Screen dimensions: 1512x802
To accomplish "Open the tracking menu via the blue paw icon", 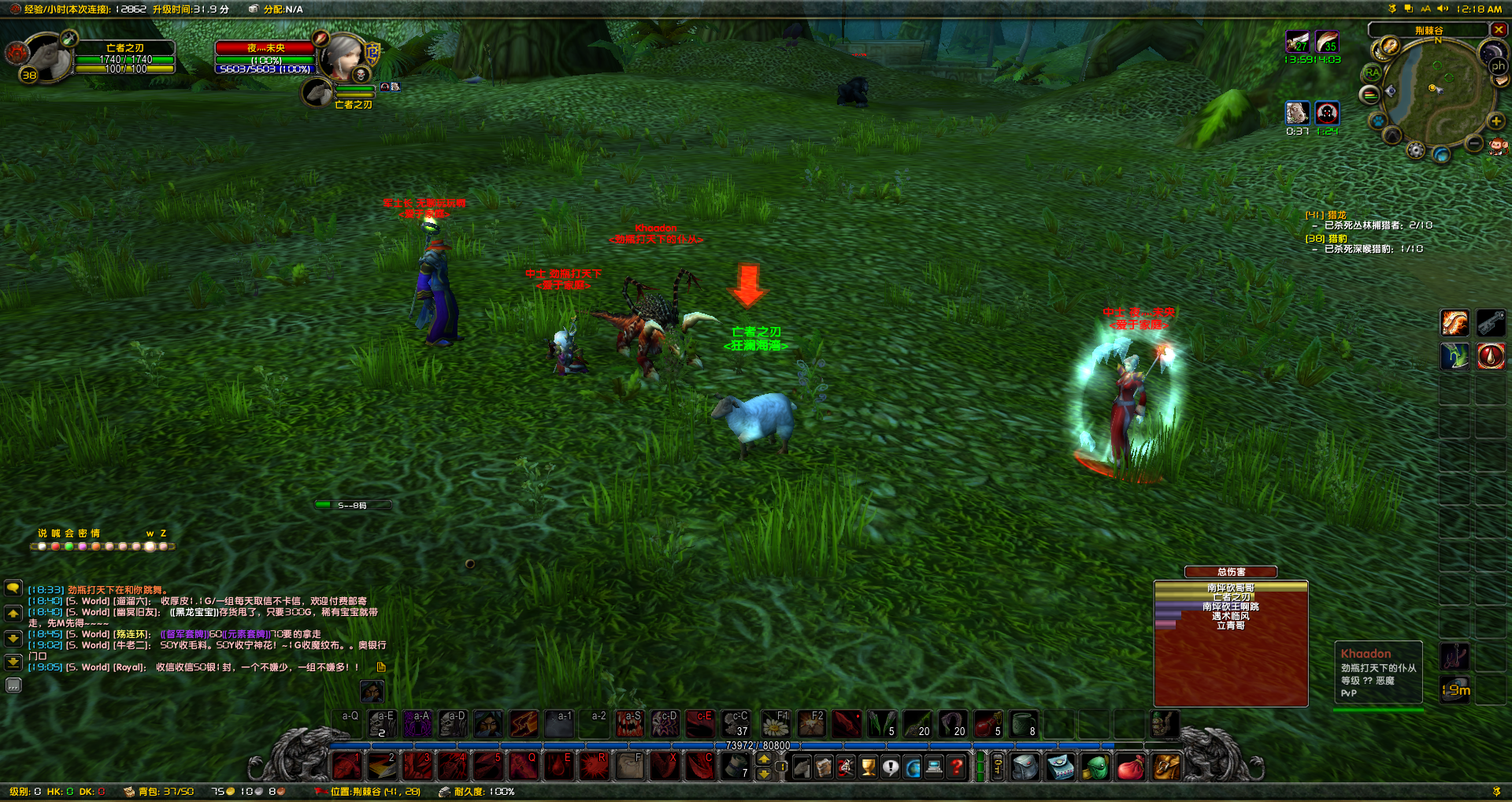I will tap(1378, 121).
